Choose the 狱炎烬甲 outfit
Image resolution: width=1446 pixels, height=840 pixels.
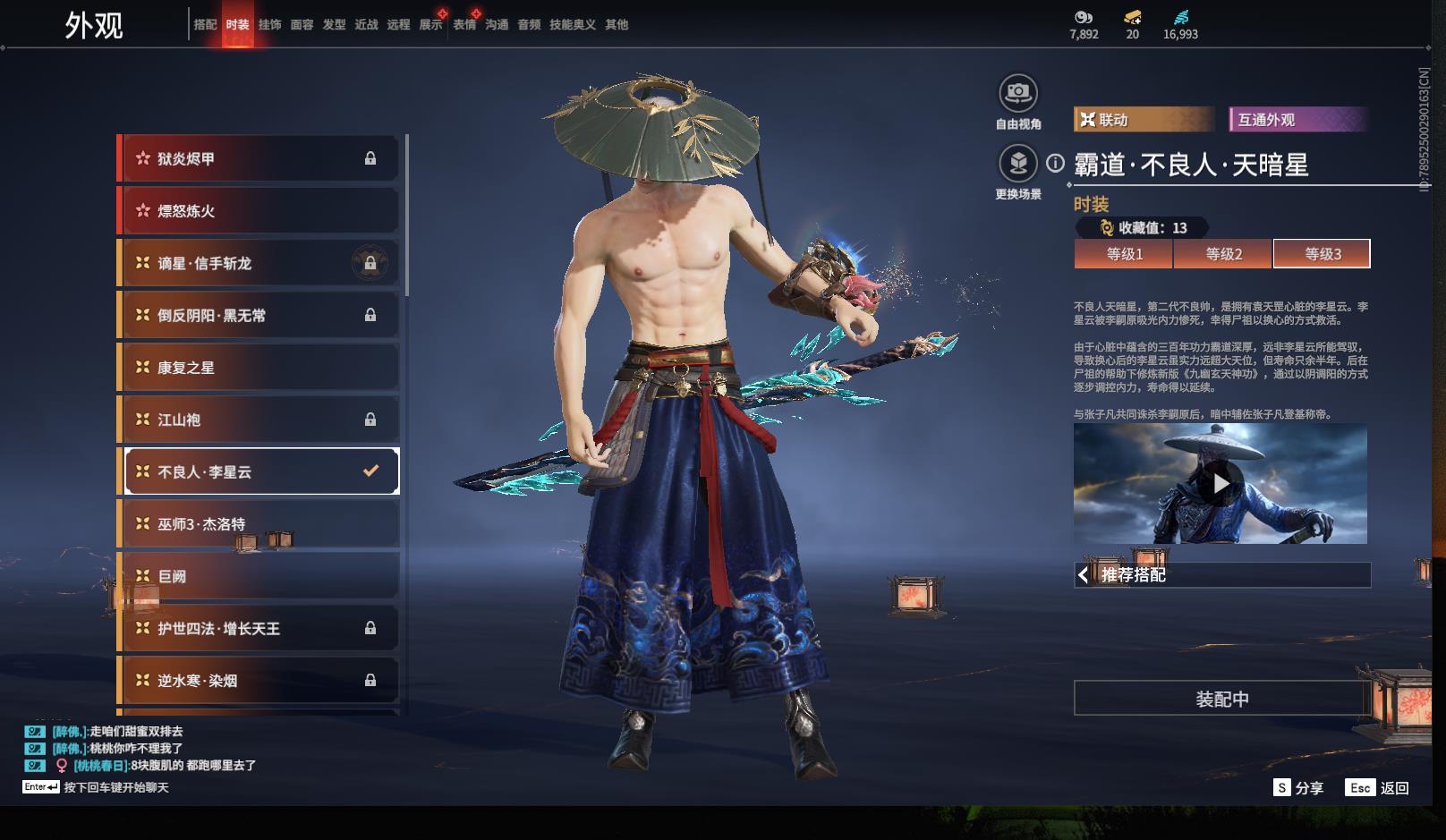point(259,158)
